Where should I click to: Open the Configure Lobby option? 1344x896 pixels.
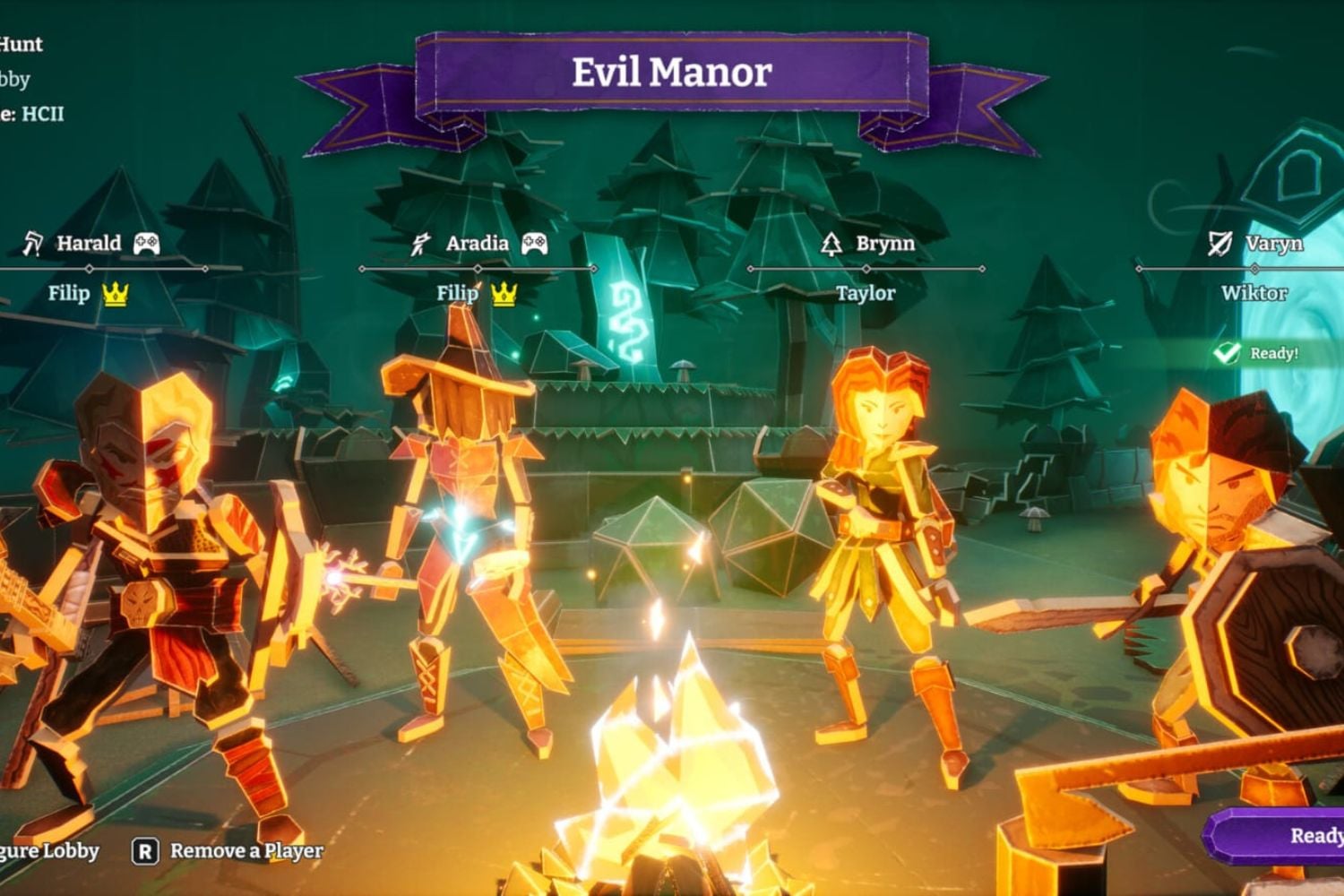(x=49, y=851)
